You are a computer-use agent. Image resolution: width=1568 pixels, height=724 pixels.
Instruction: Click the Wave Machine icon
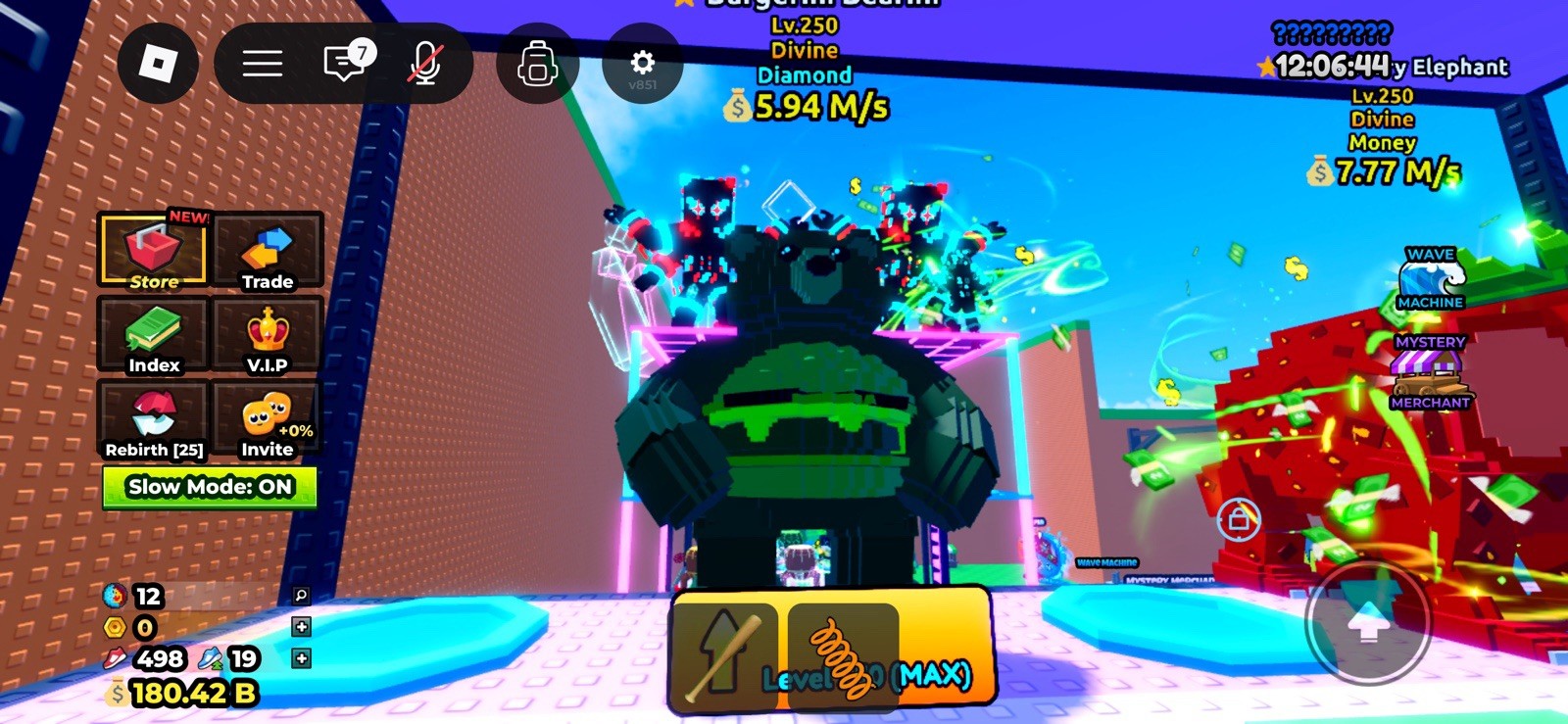coord(1430,277)
